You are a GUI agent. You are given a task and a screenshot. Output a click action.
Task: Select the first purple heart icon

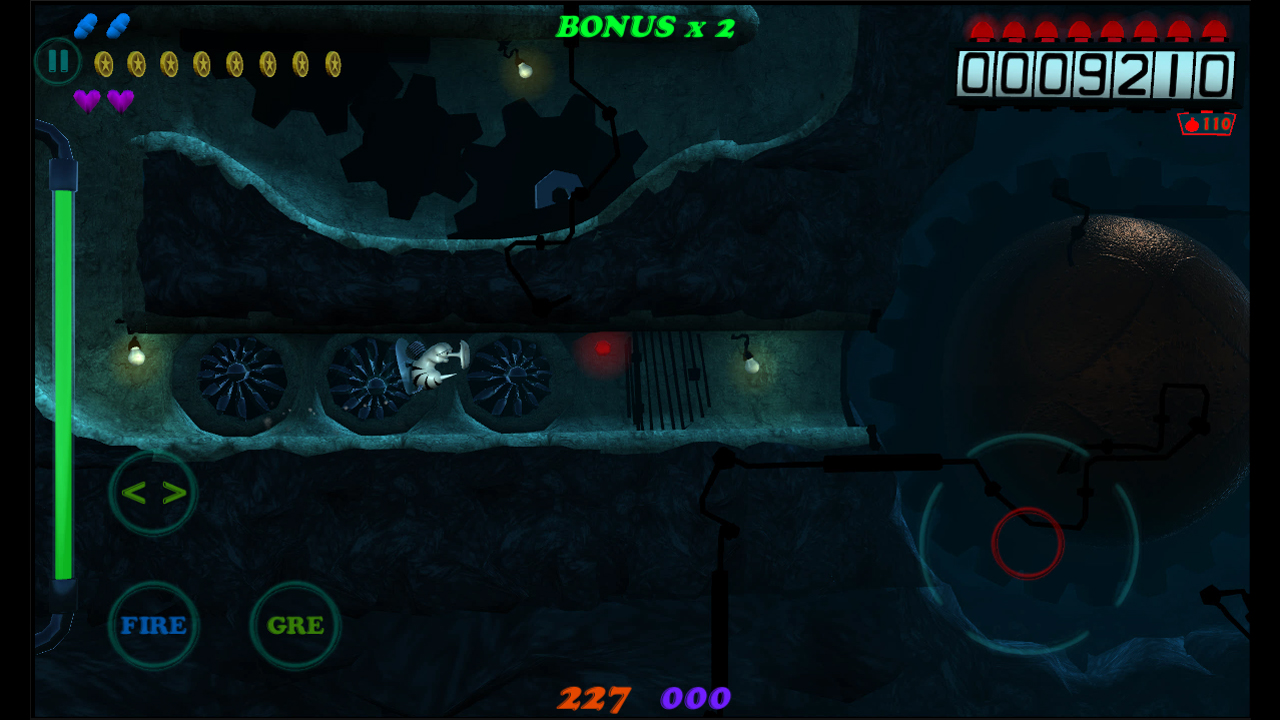(88, 102)
